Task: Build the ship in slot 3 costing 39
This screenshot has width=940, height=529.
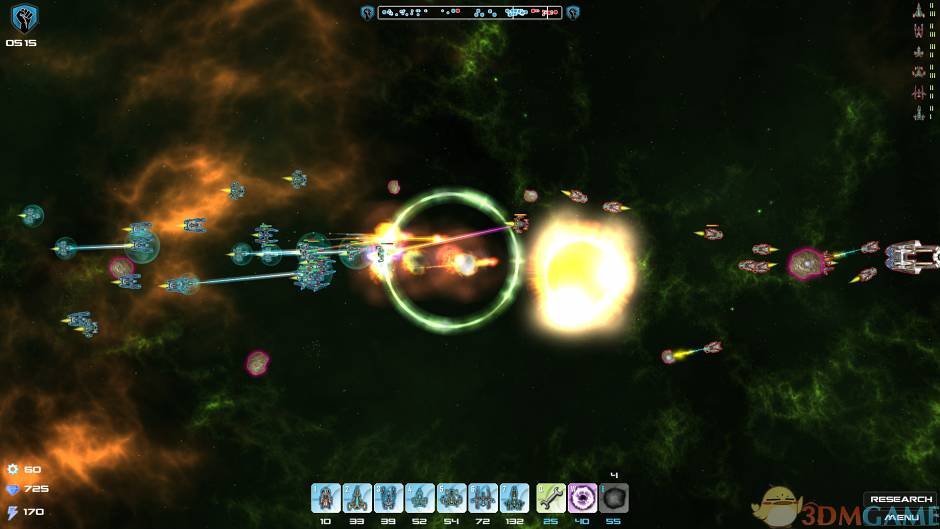Action: click(389, 498)
